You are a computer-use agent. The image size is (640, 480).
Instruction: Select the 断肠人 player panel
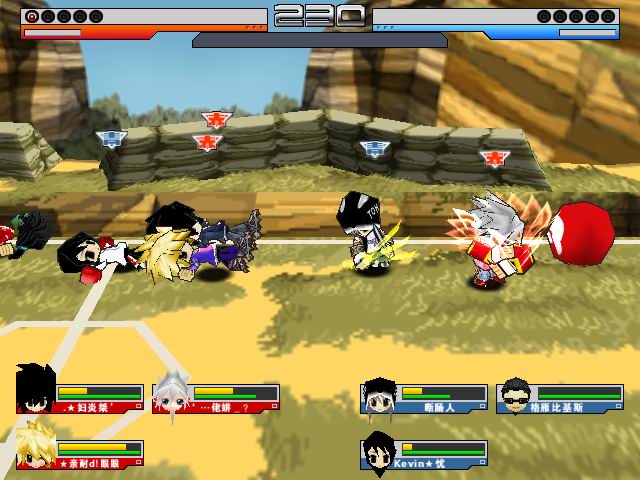(425, 398)
